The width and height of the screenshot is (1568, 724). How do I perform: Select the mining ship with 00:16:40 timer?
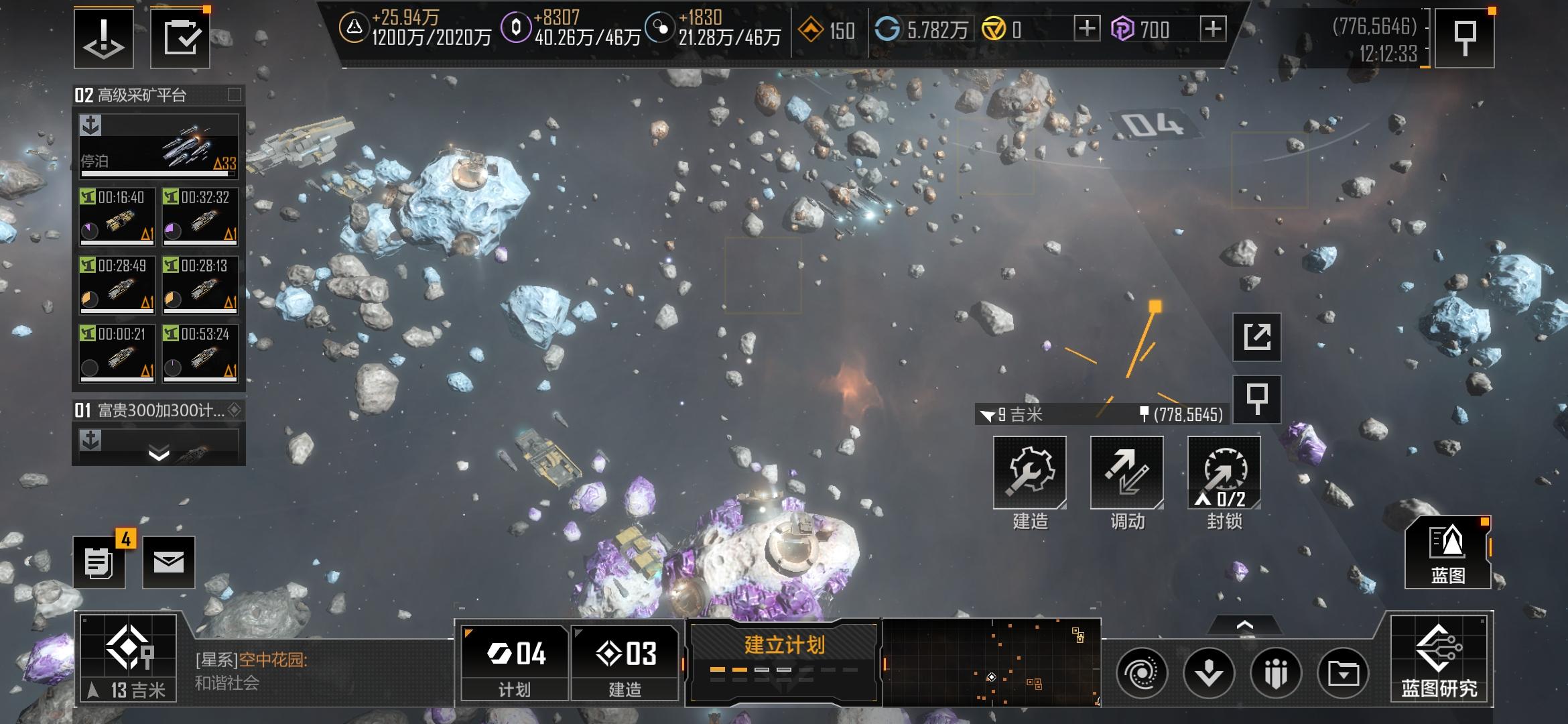pyautogui.click(x=117, y=216)
